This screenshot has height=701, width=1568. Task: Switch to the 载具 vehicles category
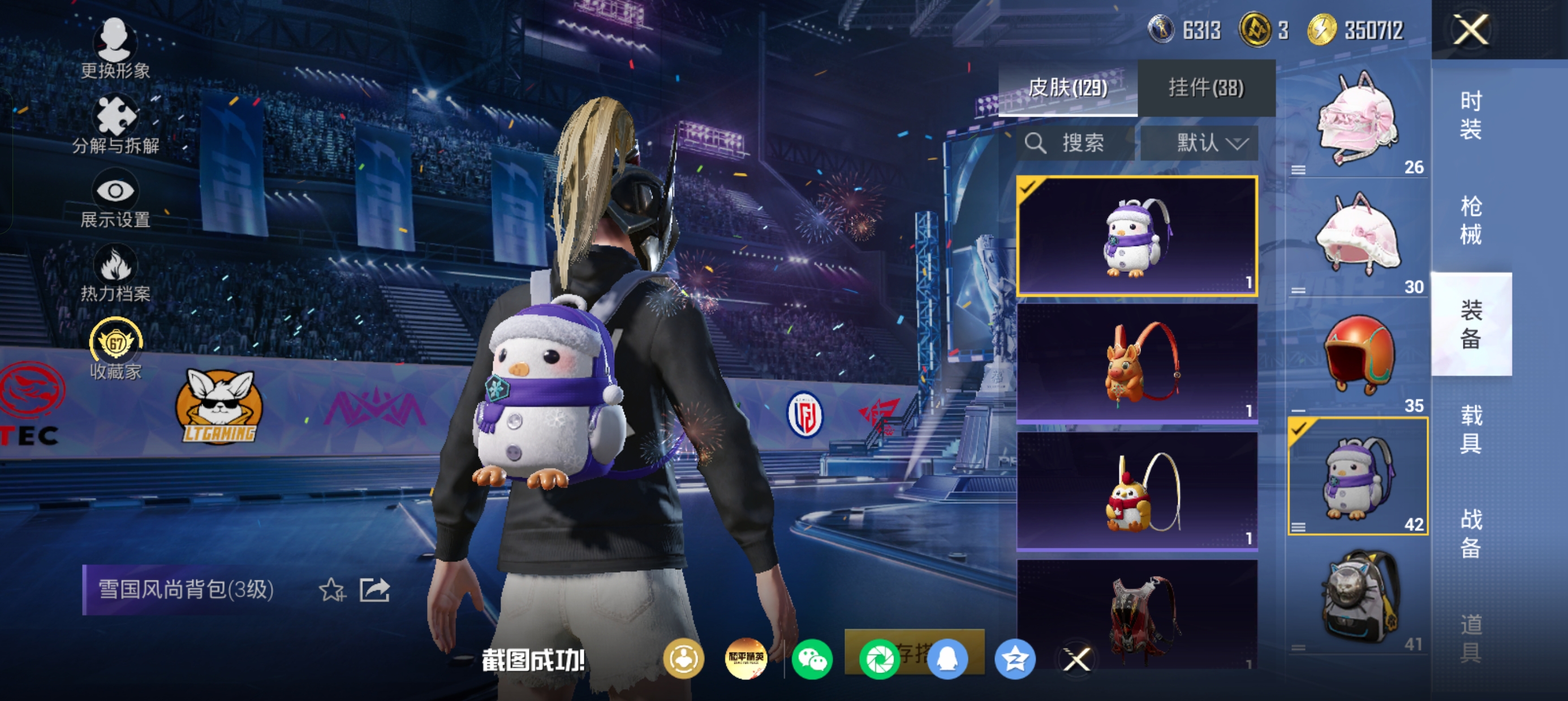pos(1471,429)
